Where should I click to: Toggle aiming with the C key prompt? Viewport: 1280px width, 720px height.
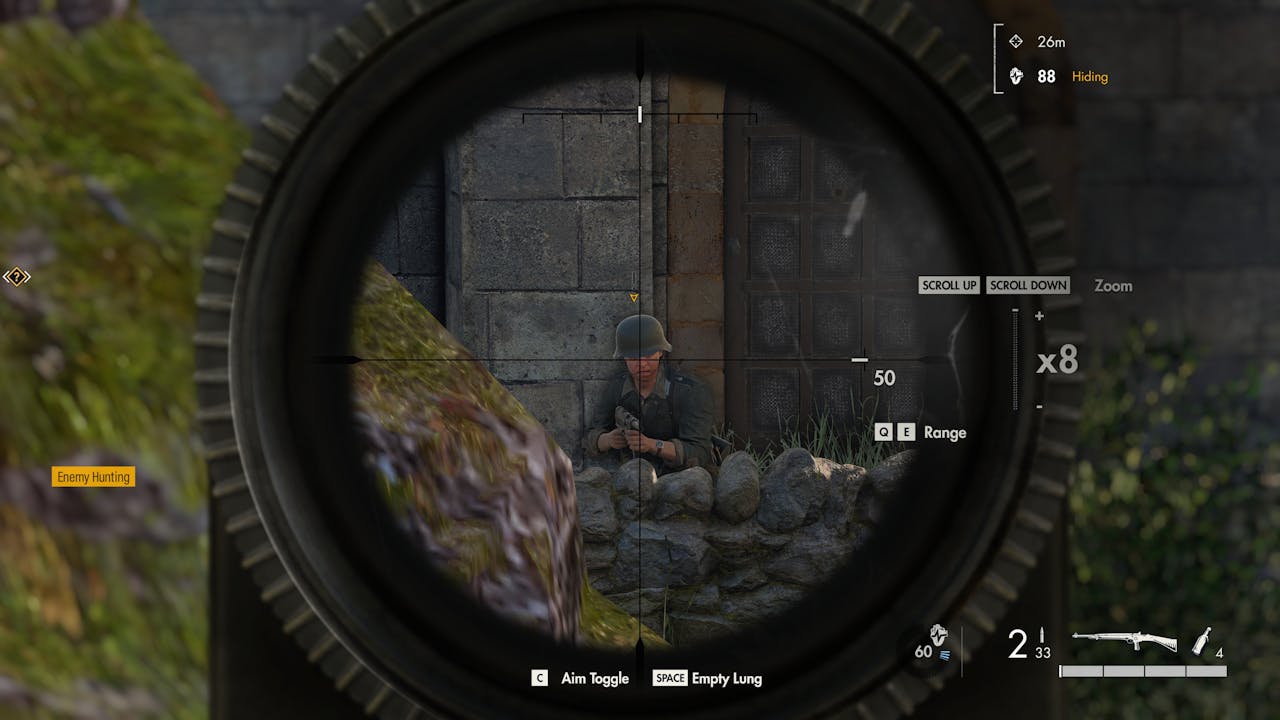click(539, 678)
